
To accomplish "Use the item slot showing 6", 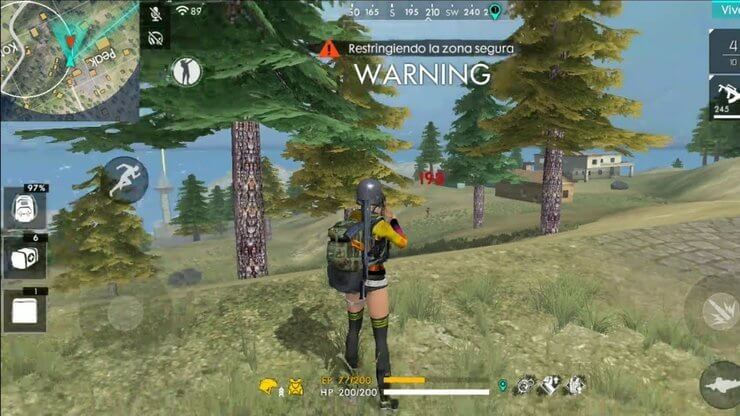I will click(x=23, y=257).
